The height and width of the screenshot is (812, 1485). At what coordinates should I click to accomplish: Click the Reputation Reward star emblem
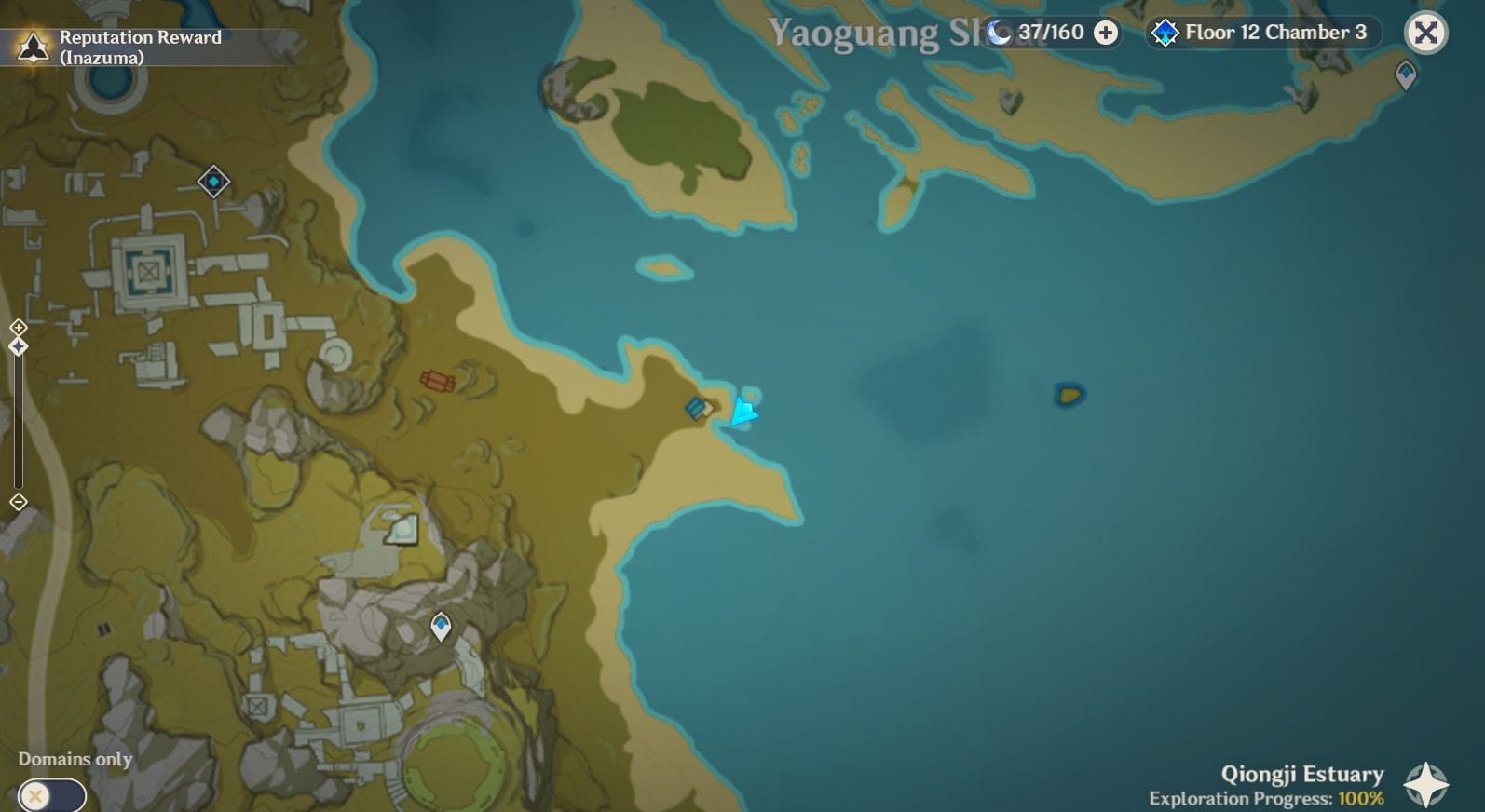pos(32,45)
